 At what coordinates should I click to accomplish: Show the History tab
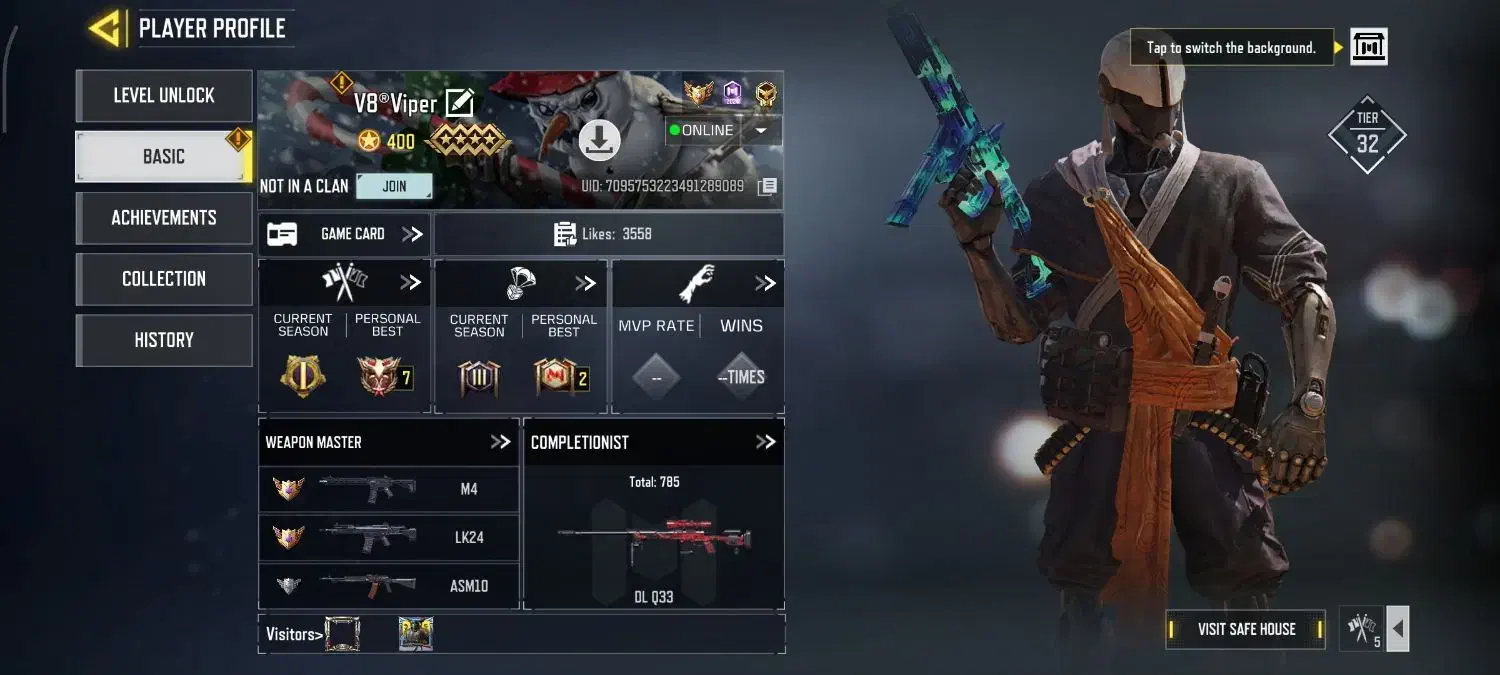click(164, 340)
